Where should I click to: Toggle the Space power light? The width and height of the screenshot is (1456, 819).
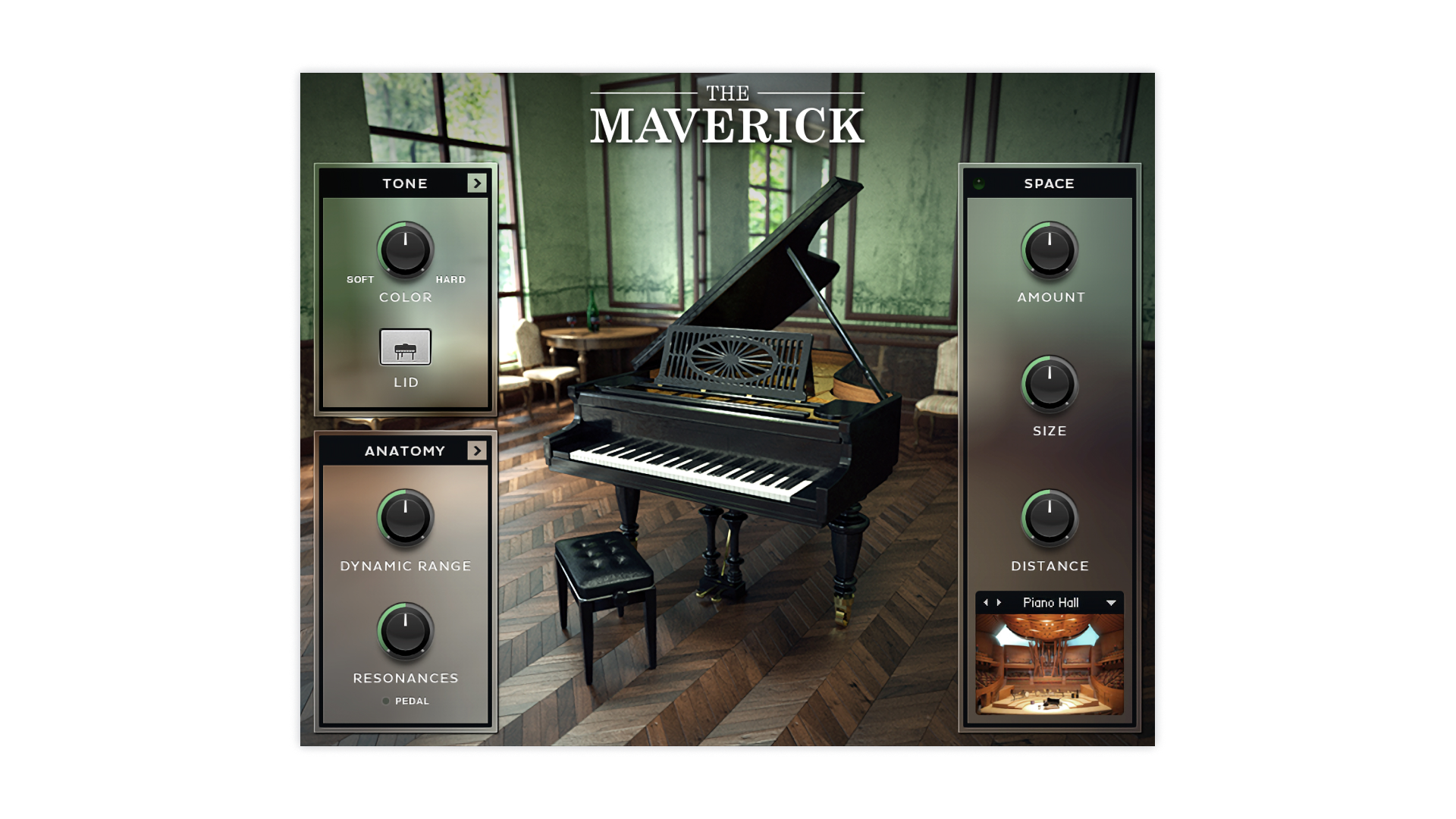coord(979,184)
